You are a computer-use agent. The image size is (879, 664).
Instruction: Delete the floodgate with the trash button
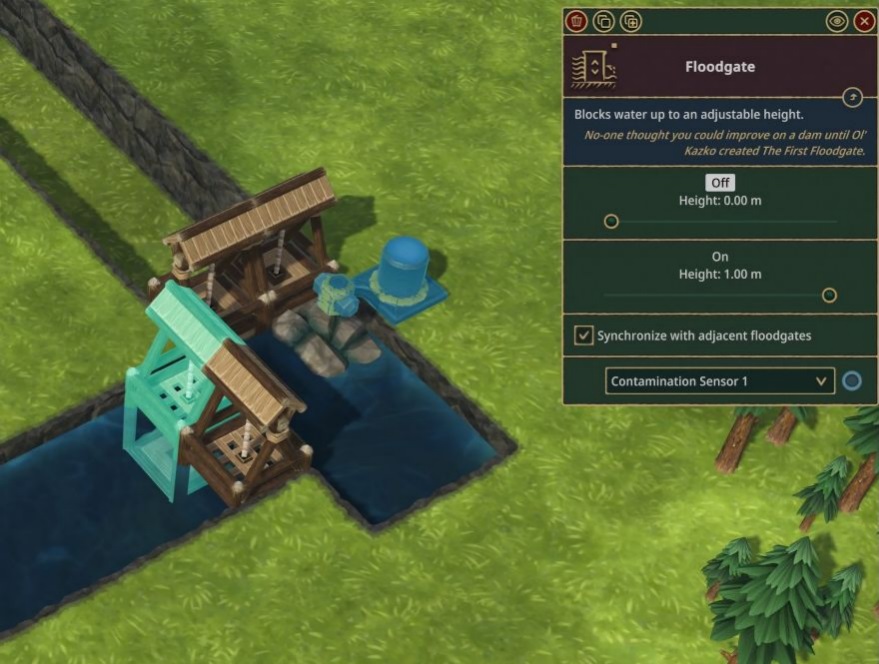pyautogui.click(x=576, y=21)
